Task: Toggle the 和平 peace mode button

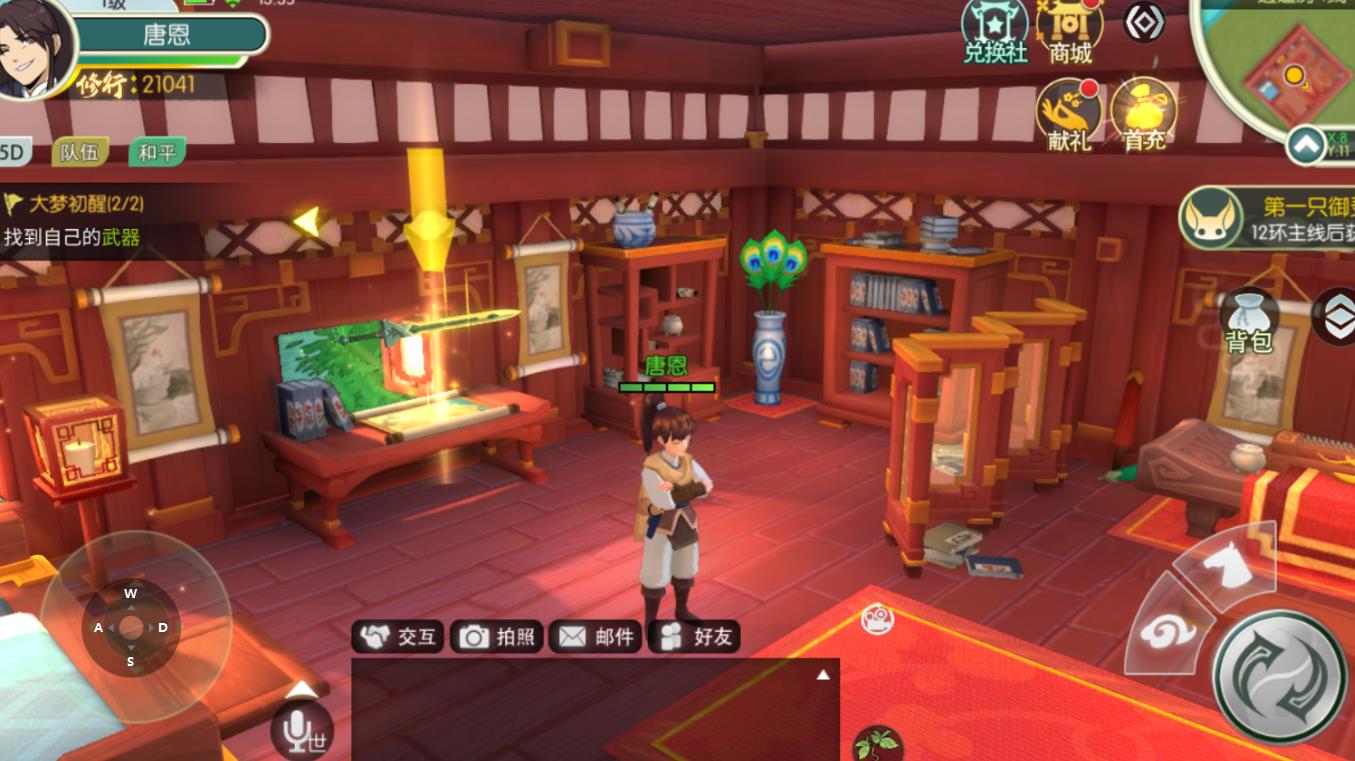Action: (157, 152)
